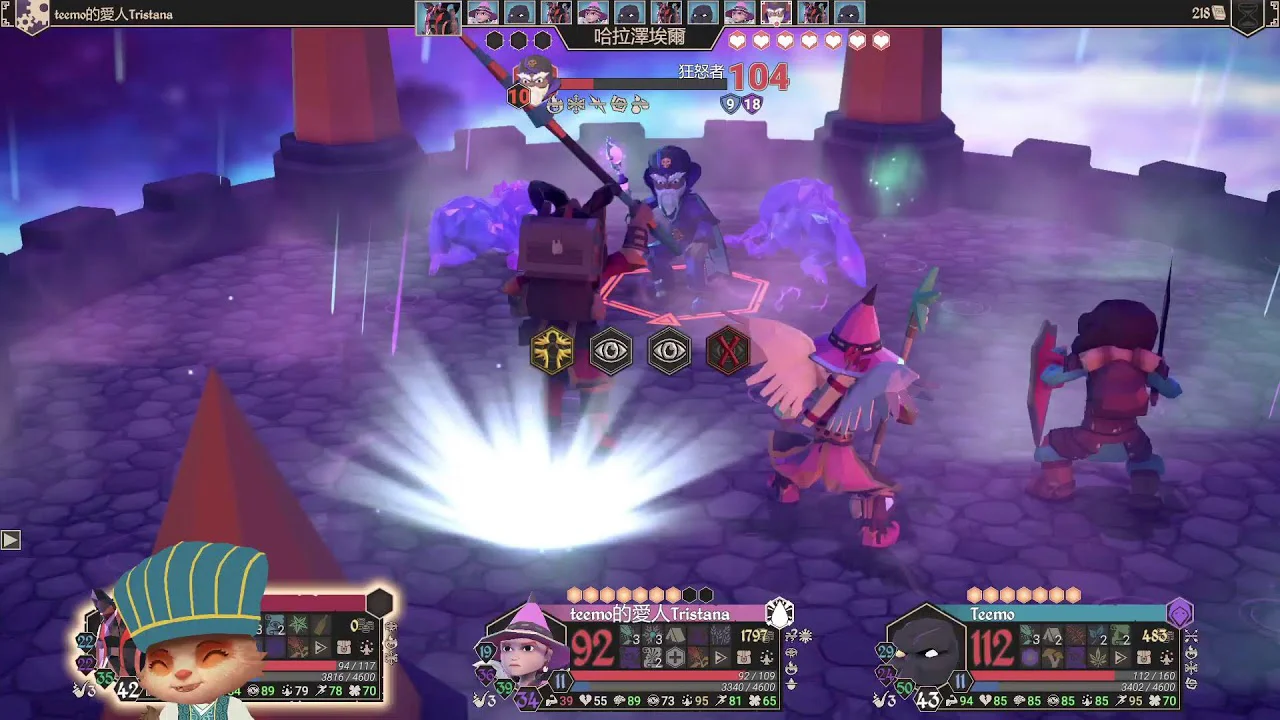Click the small play arrow button at left edge
1280x720 pixels.
10,540
